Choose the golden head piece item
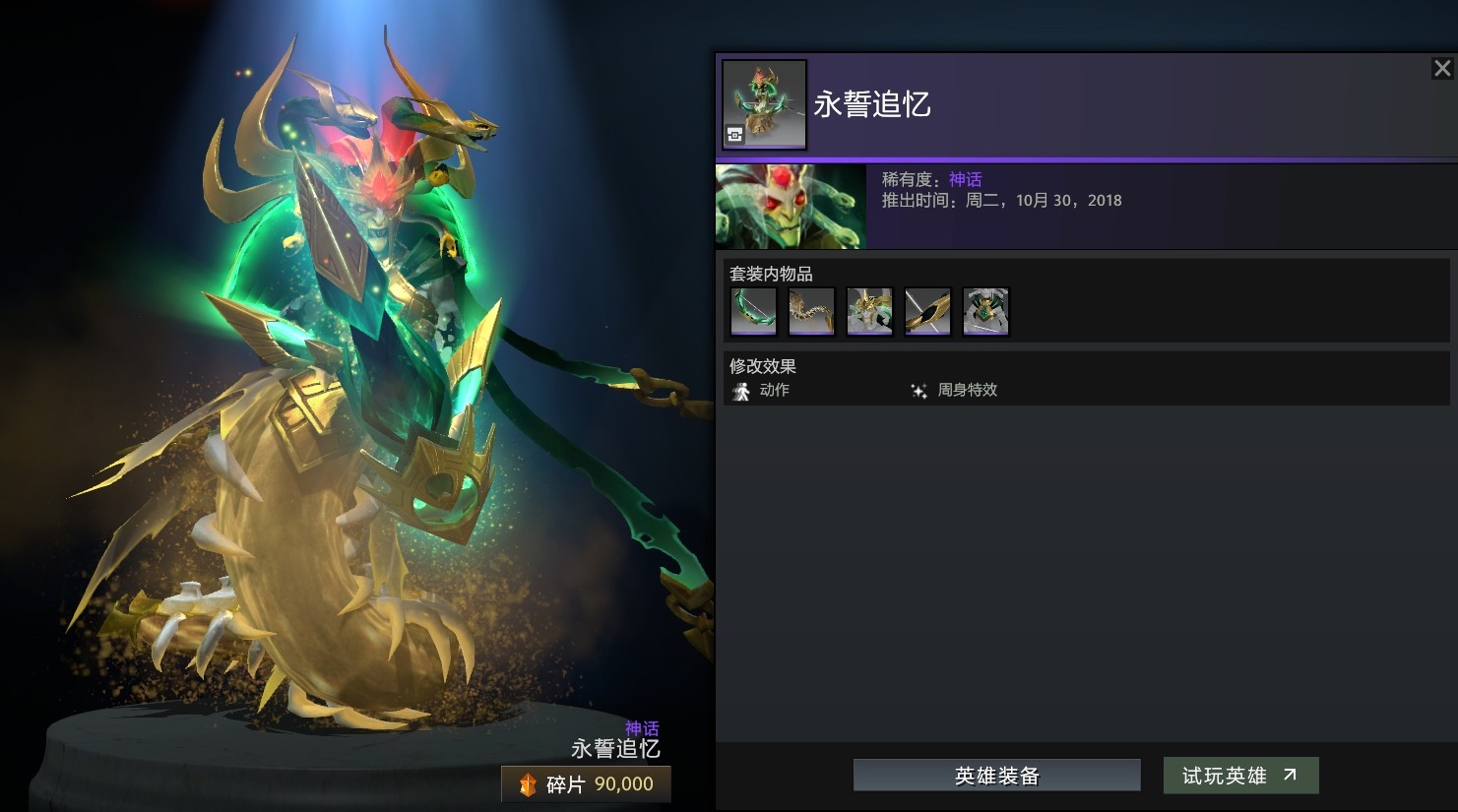The image size is (1458, 812). 869,312
